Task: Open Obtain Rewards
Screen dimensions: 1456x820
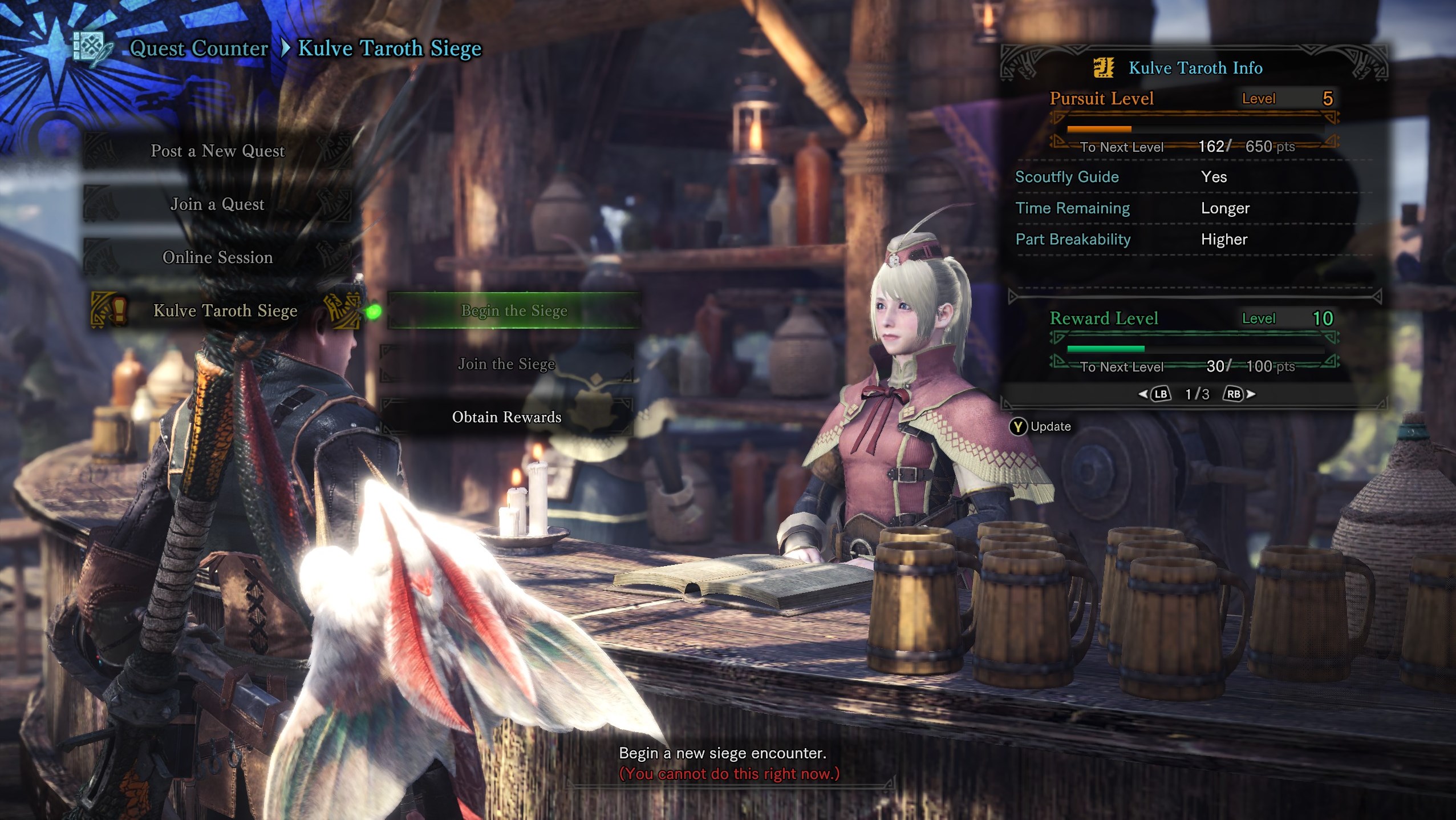Action: 506,417
